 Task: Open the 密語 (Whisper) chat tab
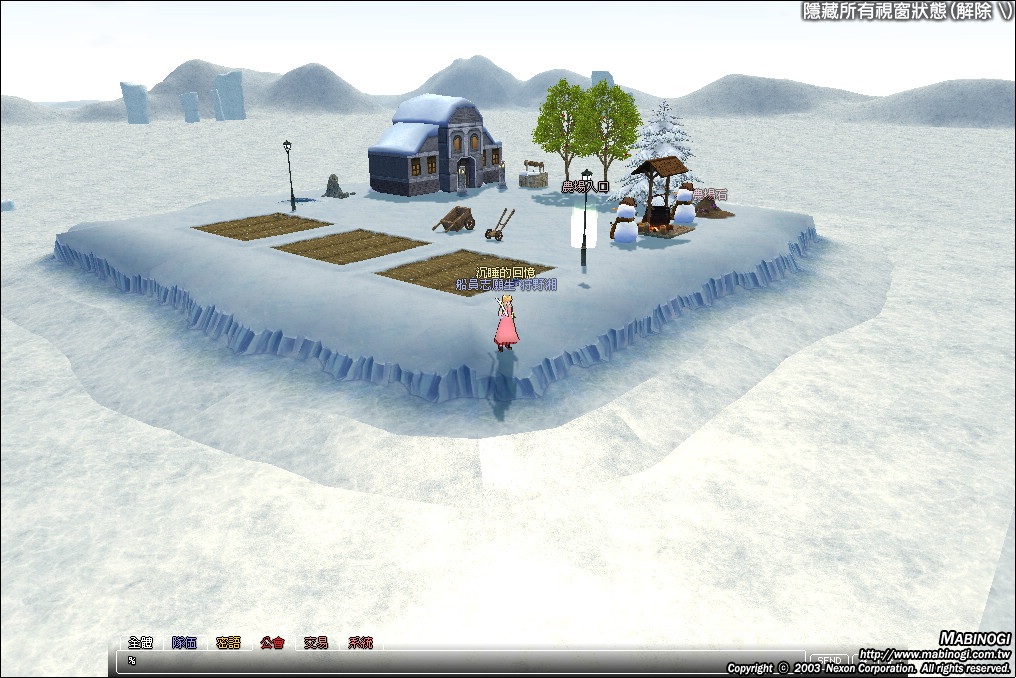coord(228,642)
